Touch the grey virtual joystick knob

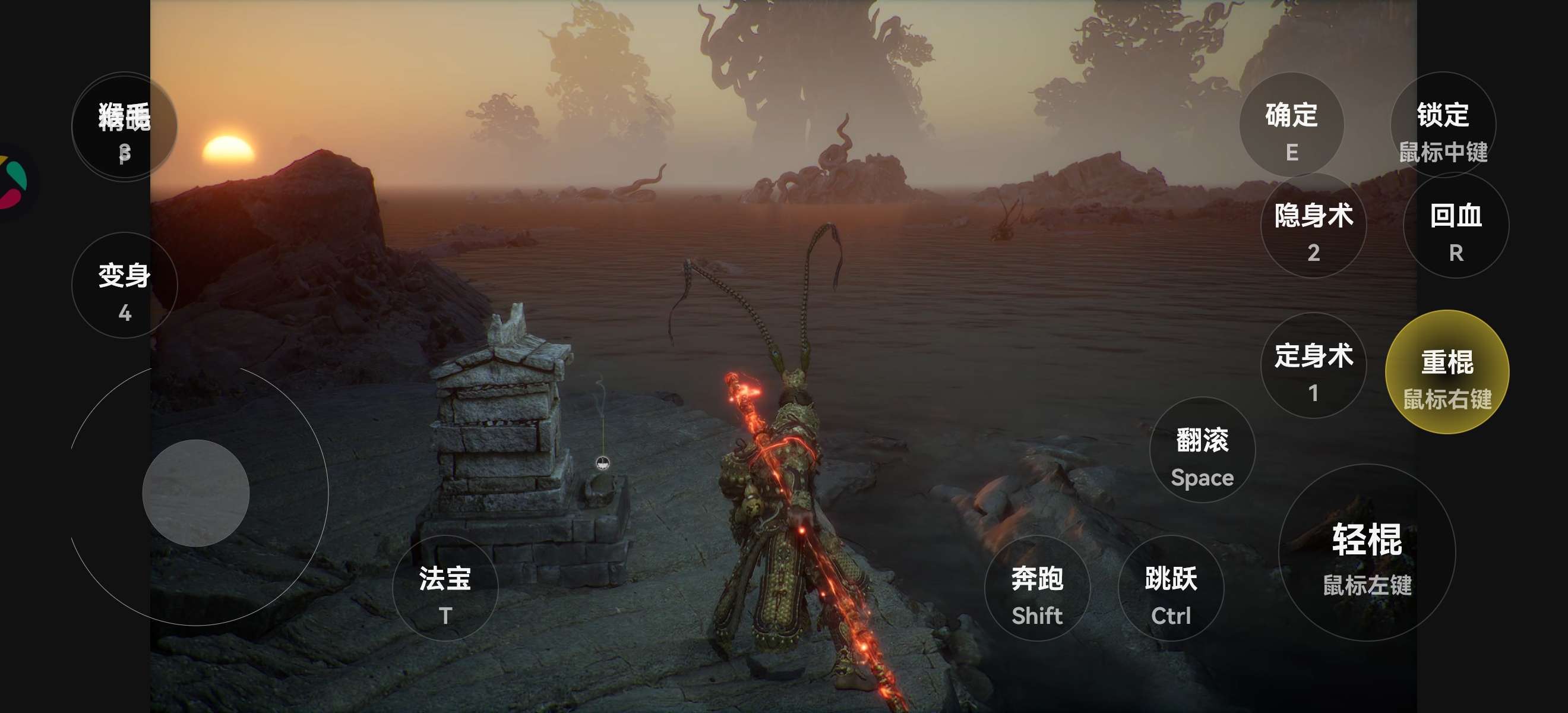[x=196, y=493]
